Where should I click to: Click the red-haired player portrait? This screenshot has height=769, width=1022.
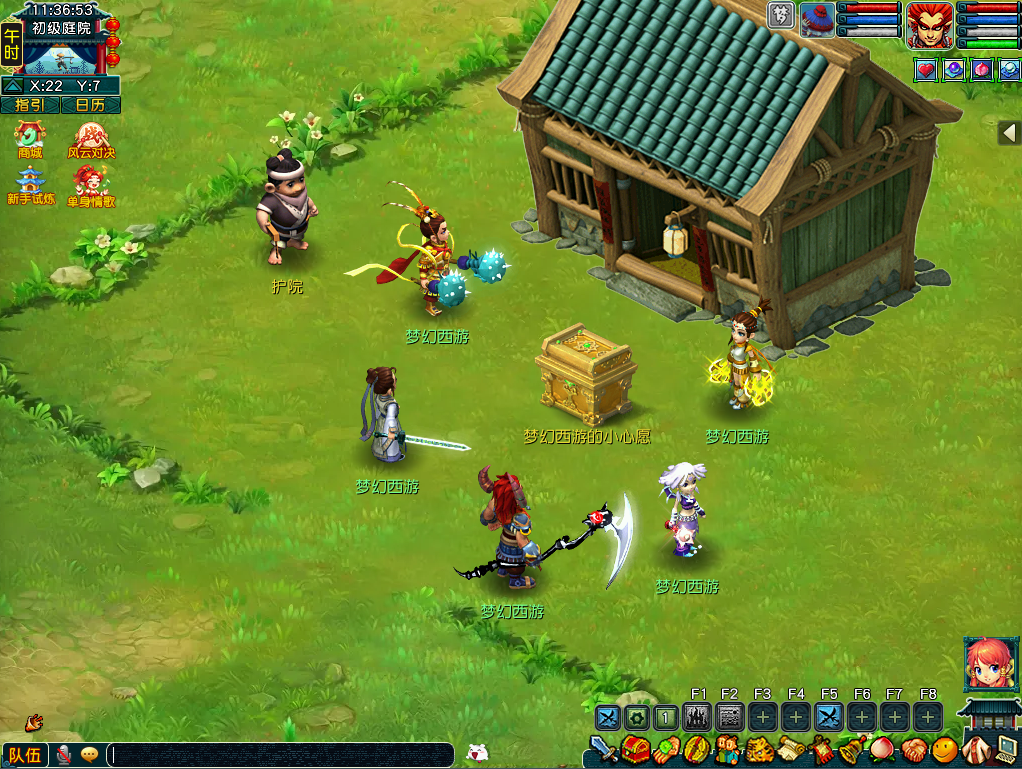(929, 25)
